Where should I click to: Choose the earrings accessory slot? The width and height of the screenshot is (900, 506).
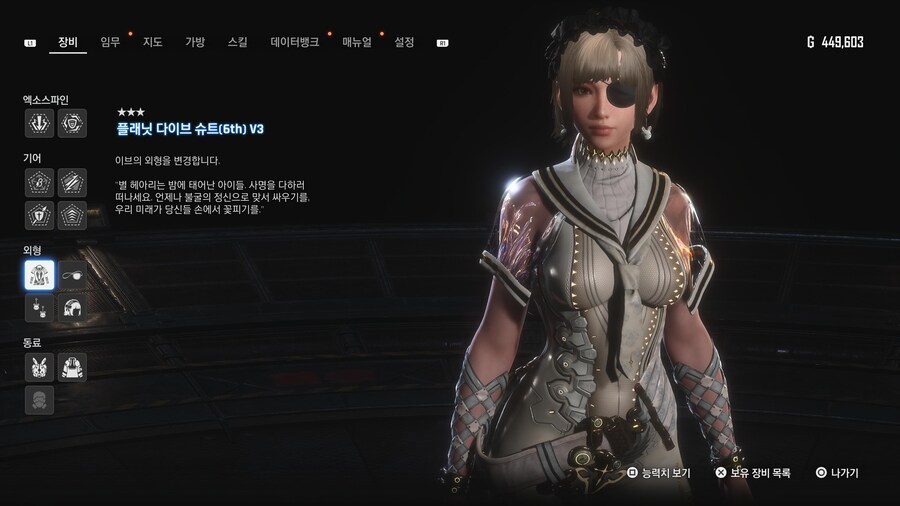[x=39, y=307]
